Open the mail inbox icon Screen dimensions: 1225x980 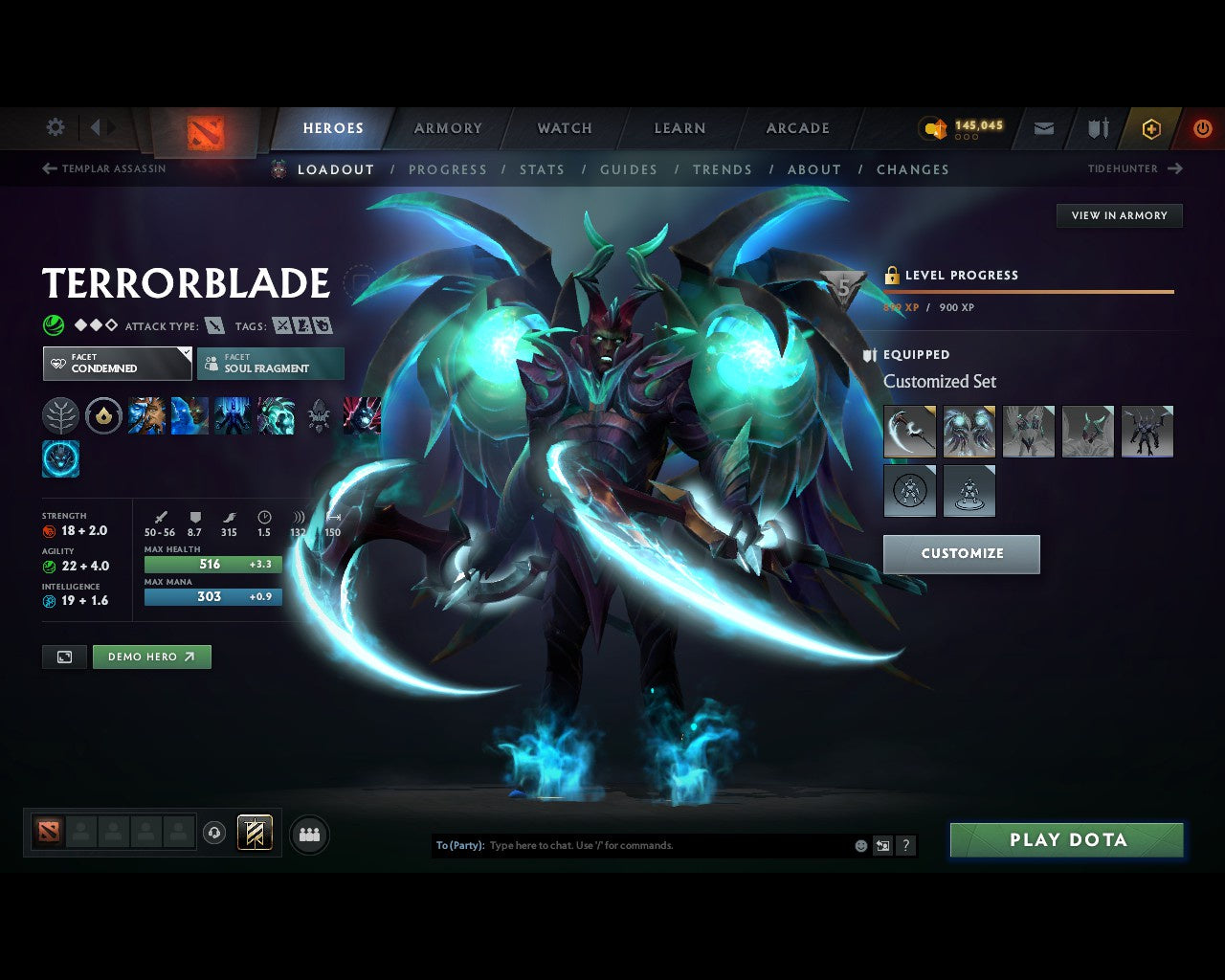tap(1043, 127)
